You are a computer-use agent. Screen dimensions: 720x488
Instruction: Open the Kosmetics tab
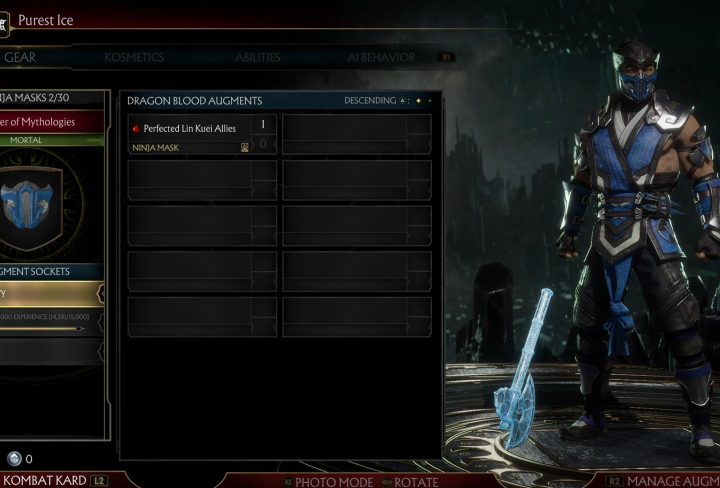pyautogui.click(x=134, y=57)
